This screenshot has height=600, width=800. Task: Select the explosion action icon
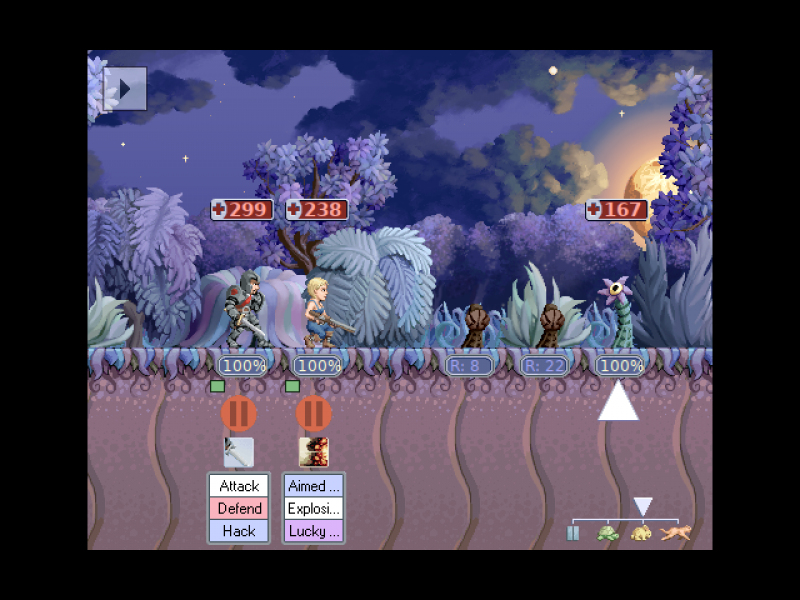click(313, 452)
